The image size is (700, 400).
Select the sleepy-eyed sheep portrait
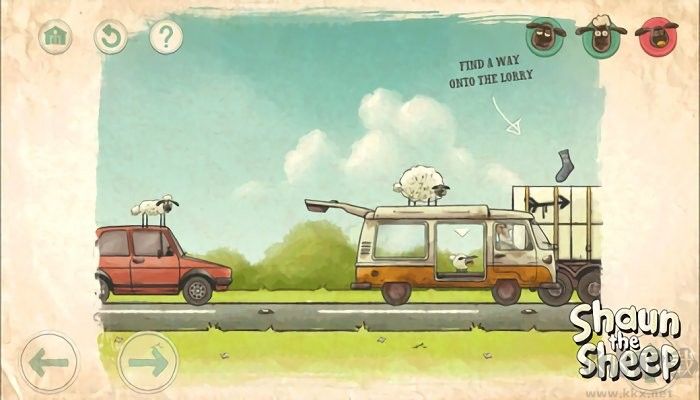[x=545, y=37]
